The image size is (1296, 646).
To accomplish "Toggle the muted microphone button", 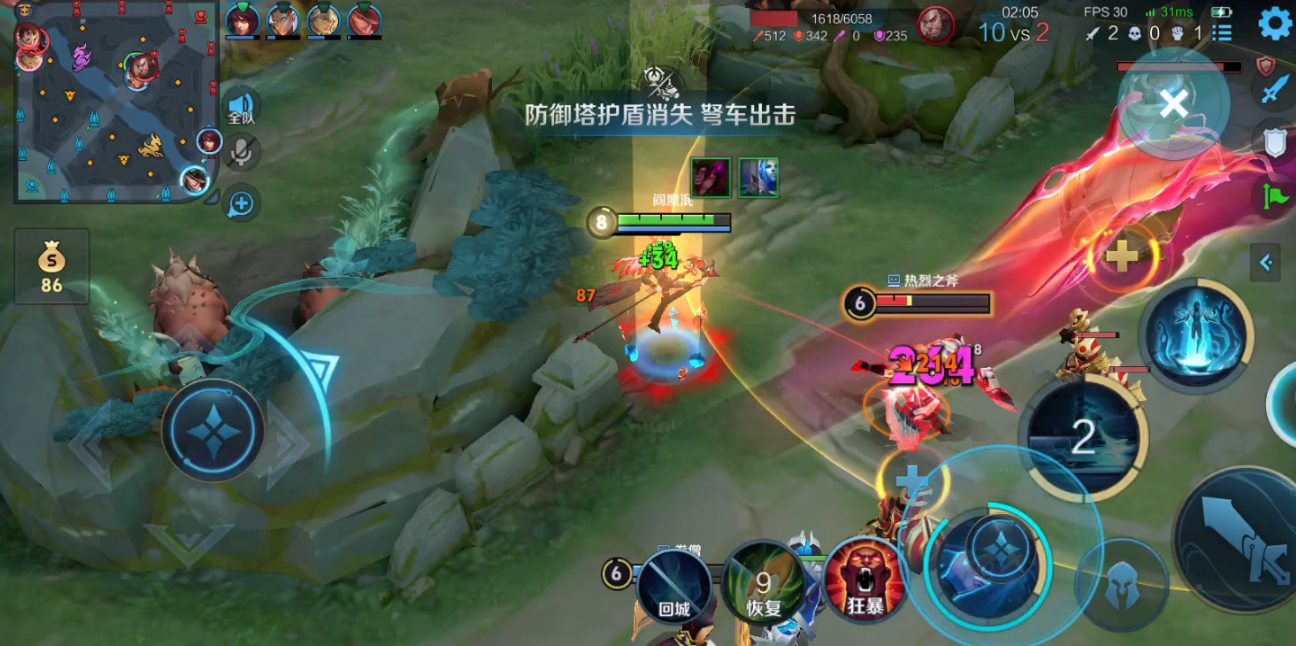I will 241,152.
